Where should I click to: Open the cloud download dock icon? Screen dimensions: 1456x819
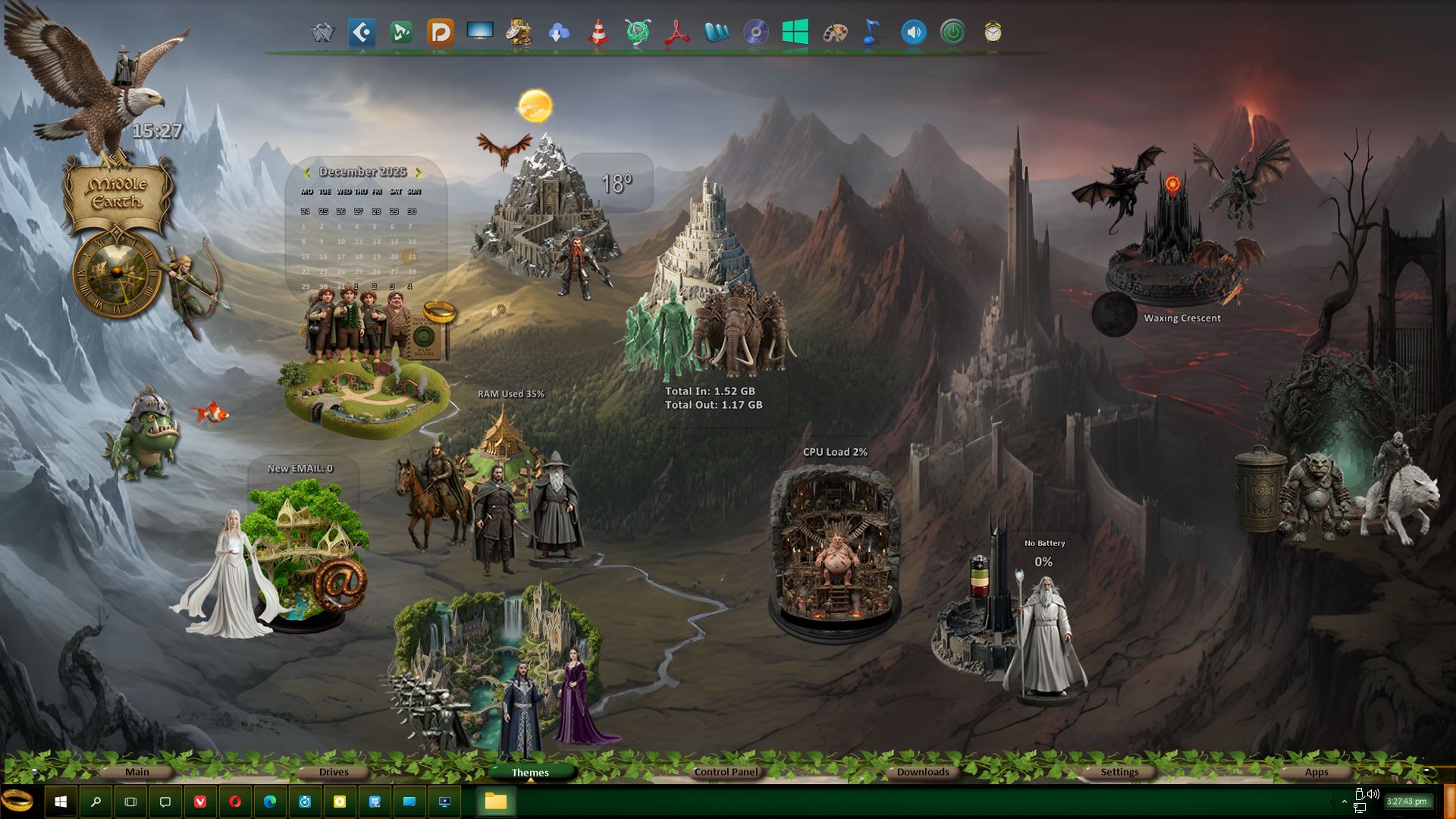pos(559,33)
